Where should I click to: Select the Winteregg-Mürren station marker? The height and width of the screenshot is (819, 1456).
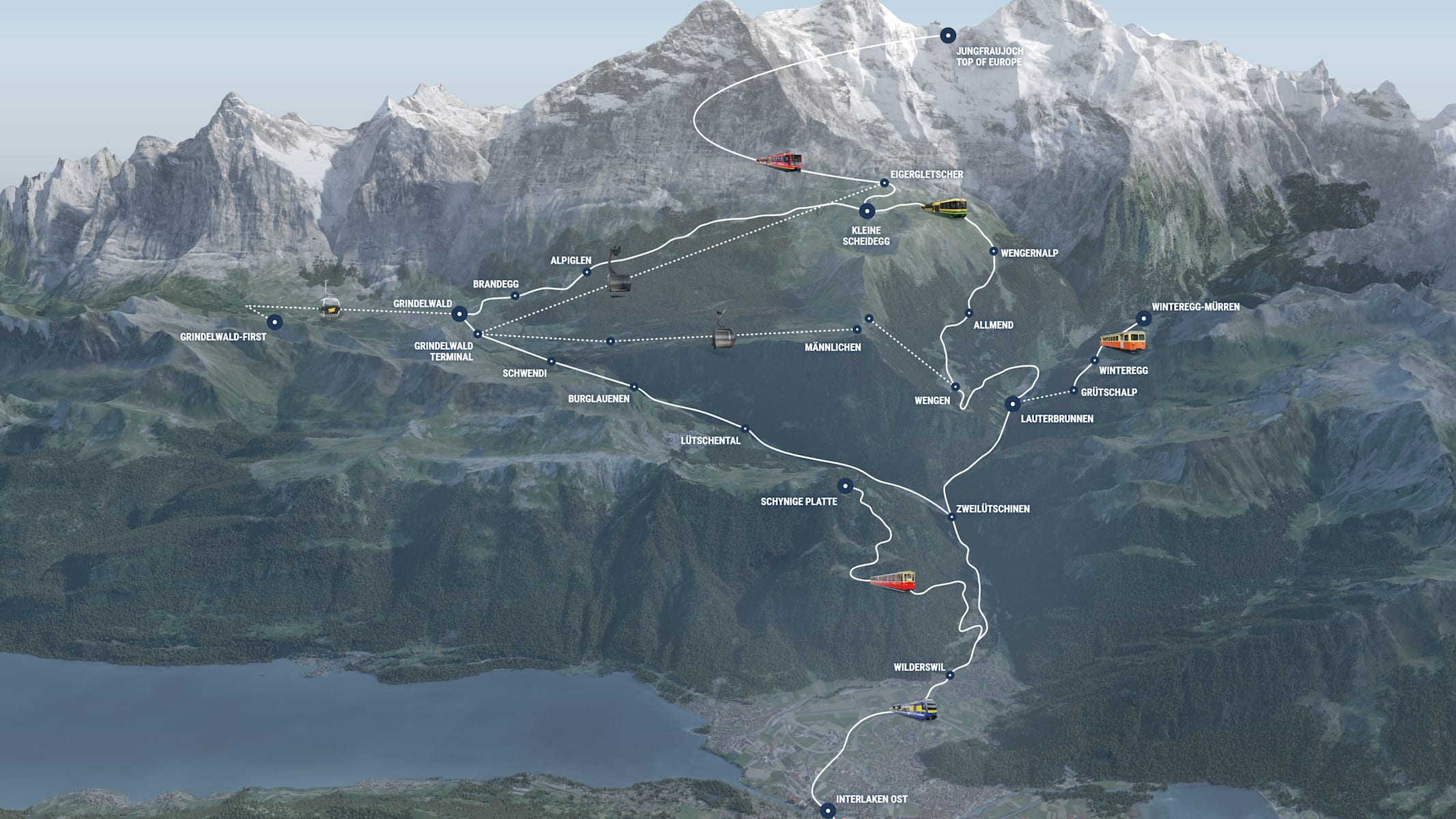[1143, 318]
